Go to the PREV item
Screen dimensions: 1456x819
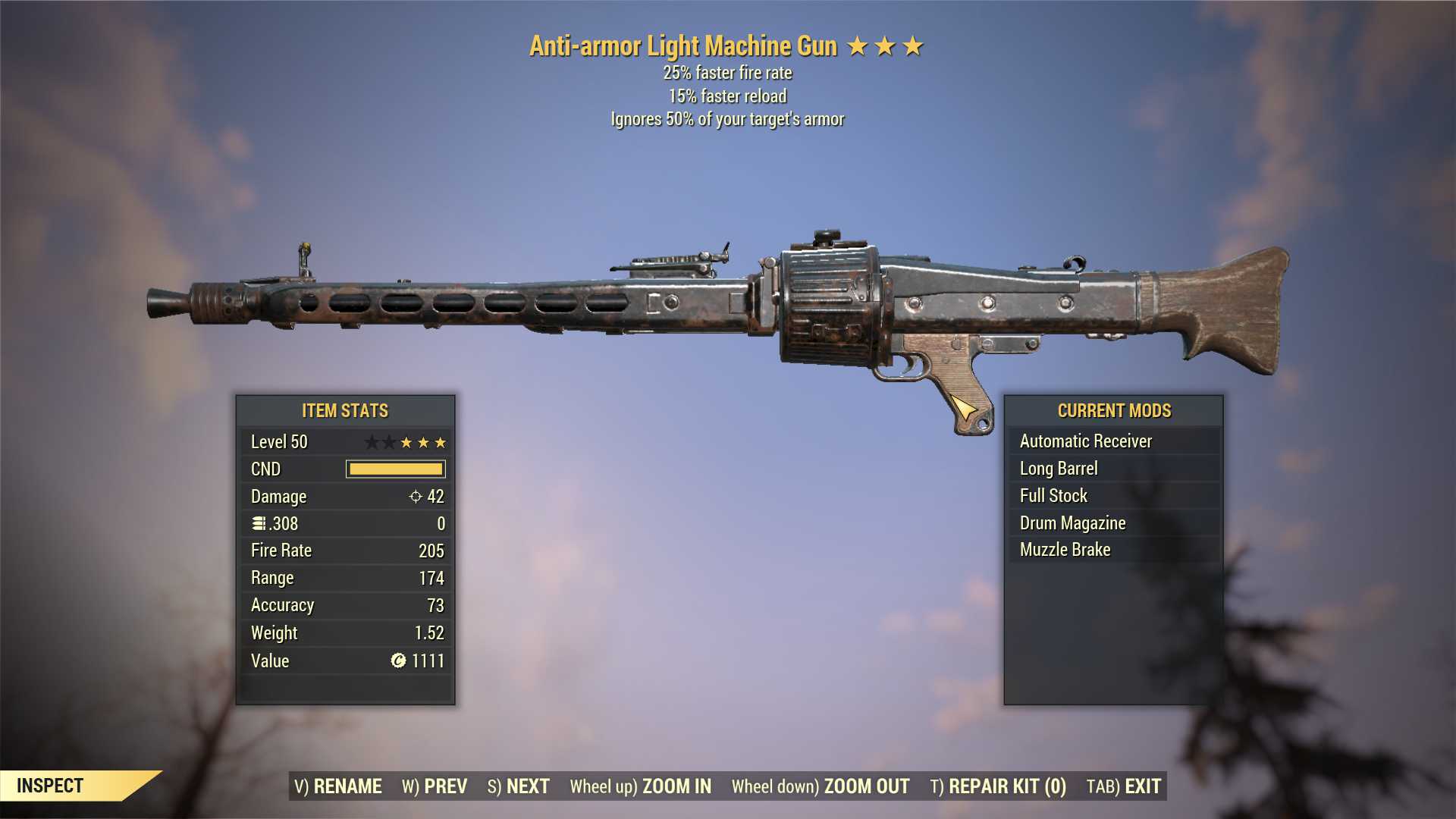point(435,786)
